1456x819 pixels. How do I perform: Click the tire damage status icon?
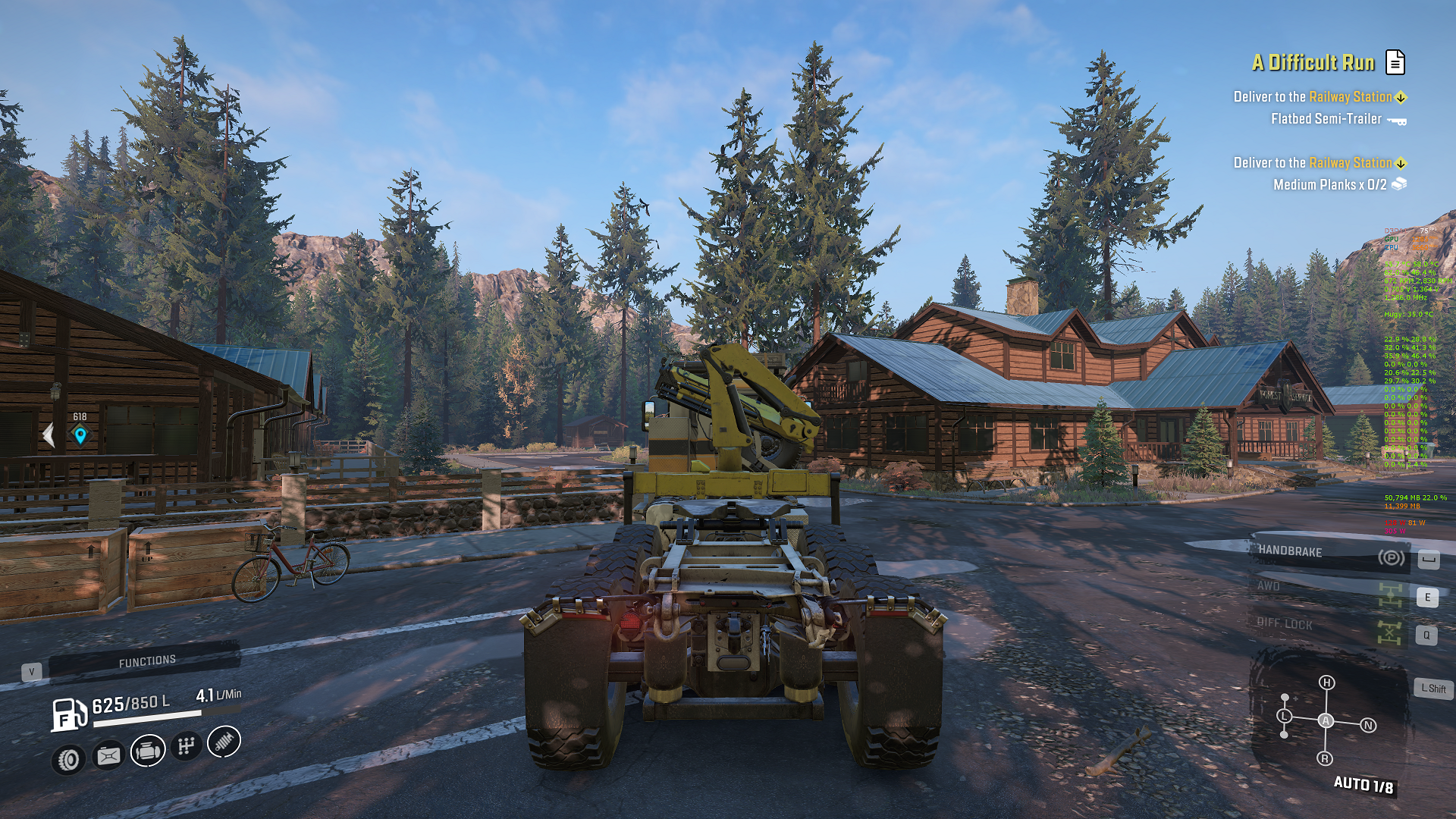click(69, 759)
